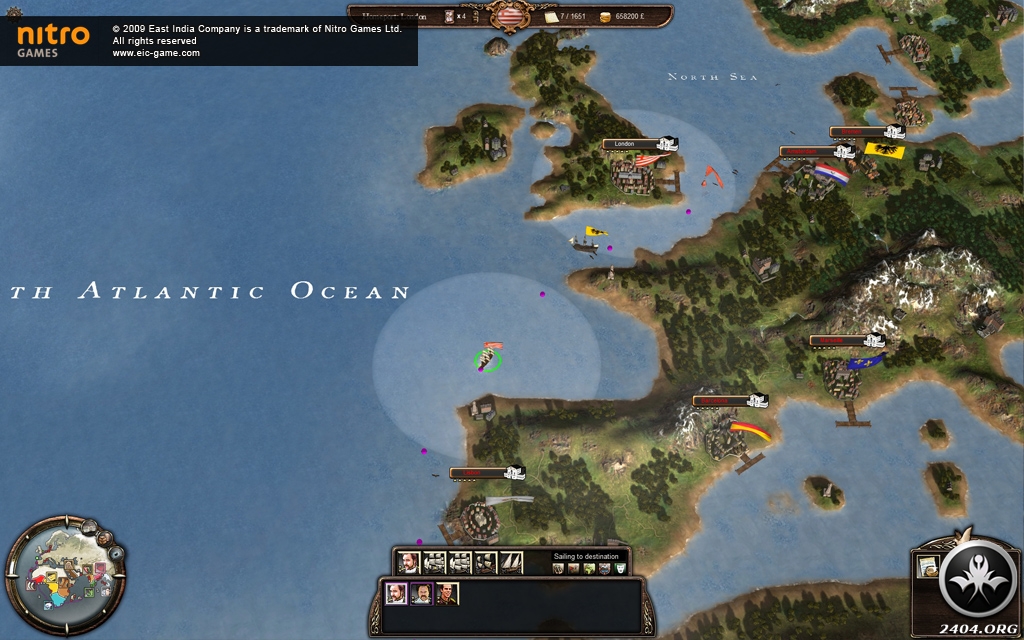Click the hourglass game speed icon
This screenshot has height=640, width=1024.
coord(447,16)
